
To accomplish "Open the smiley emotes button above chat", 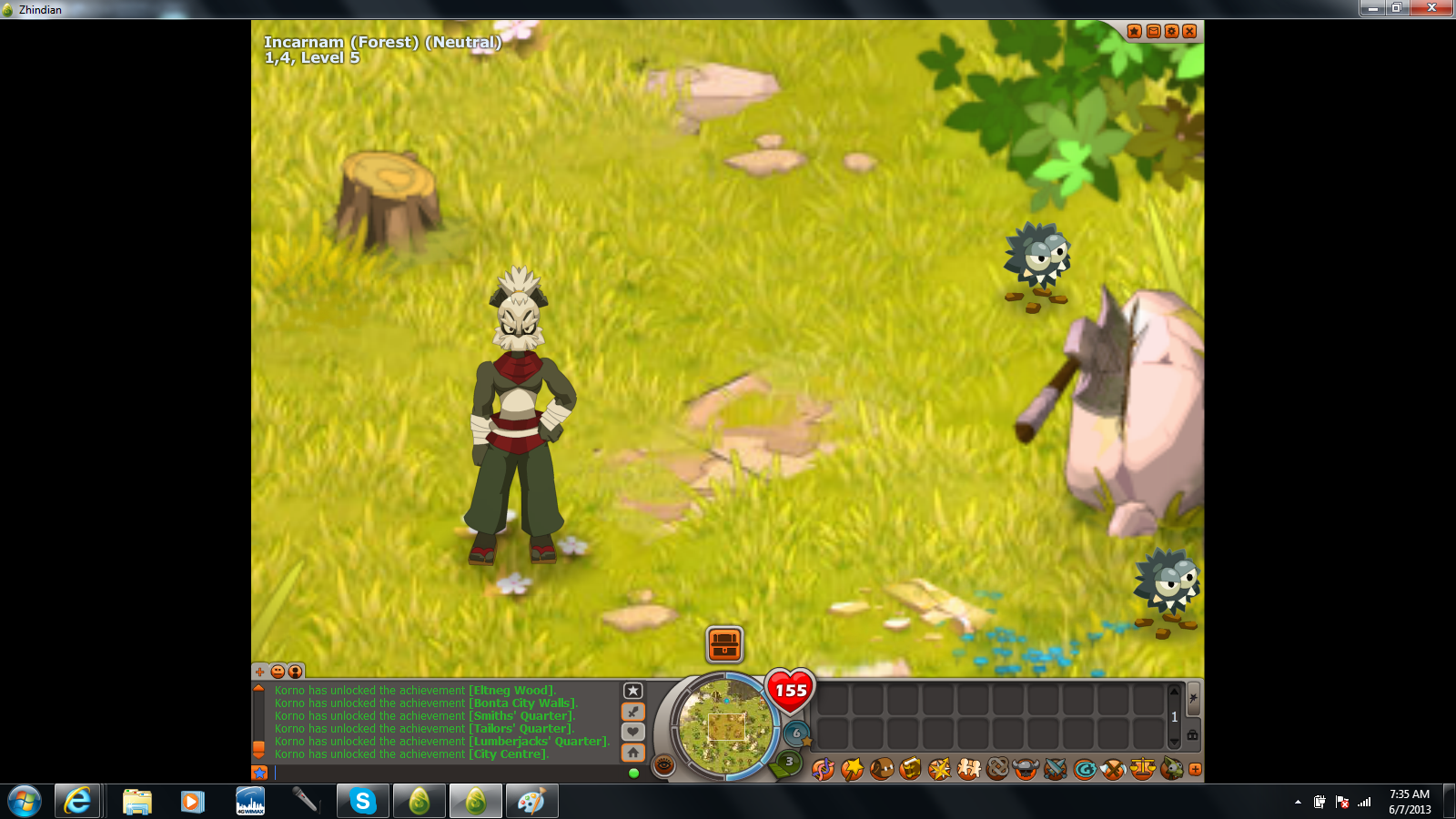I will point(278,672).
